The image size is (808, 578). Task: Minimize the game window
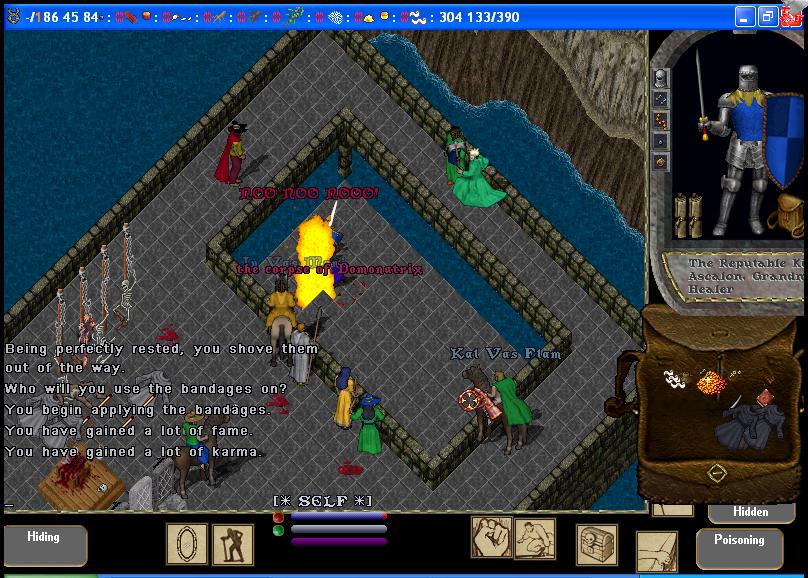[x=744, y=17]
